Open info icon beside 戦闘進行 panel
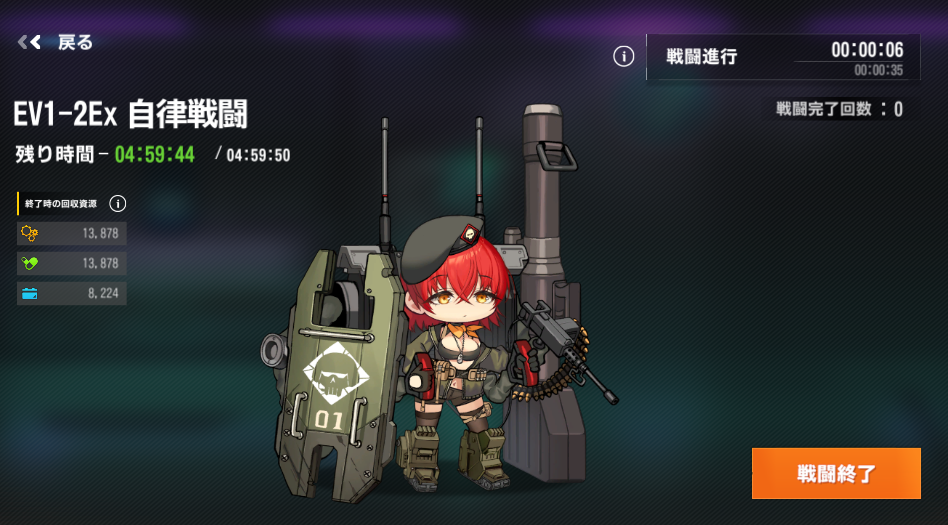 pos(623,57)
